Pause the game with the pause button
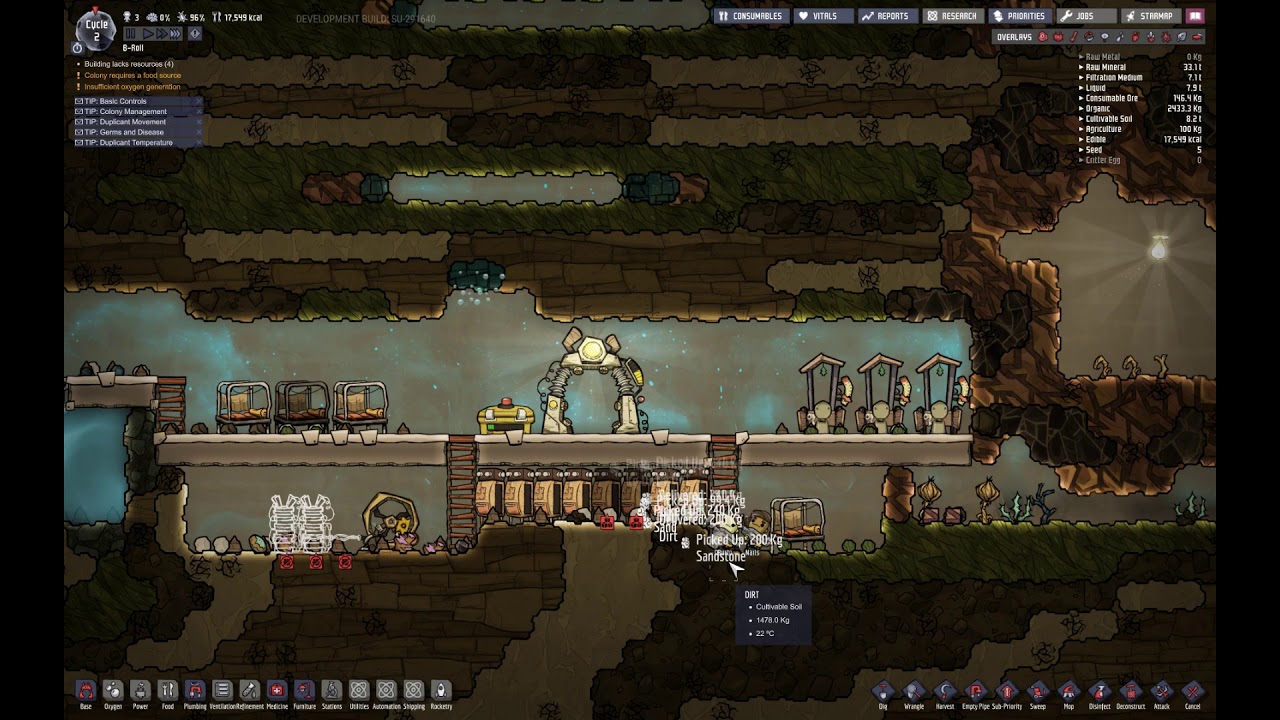The width and height of the screenshot is (1280, 720). coord(129,34)
